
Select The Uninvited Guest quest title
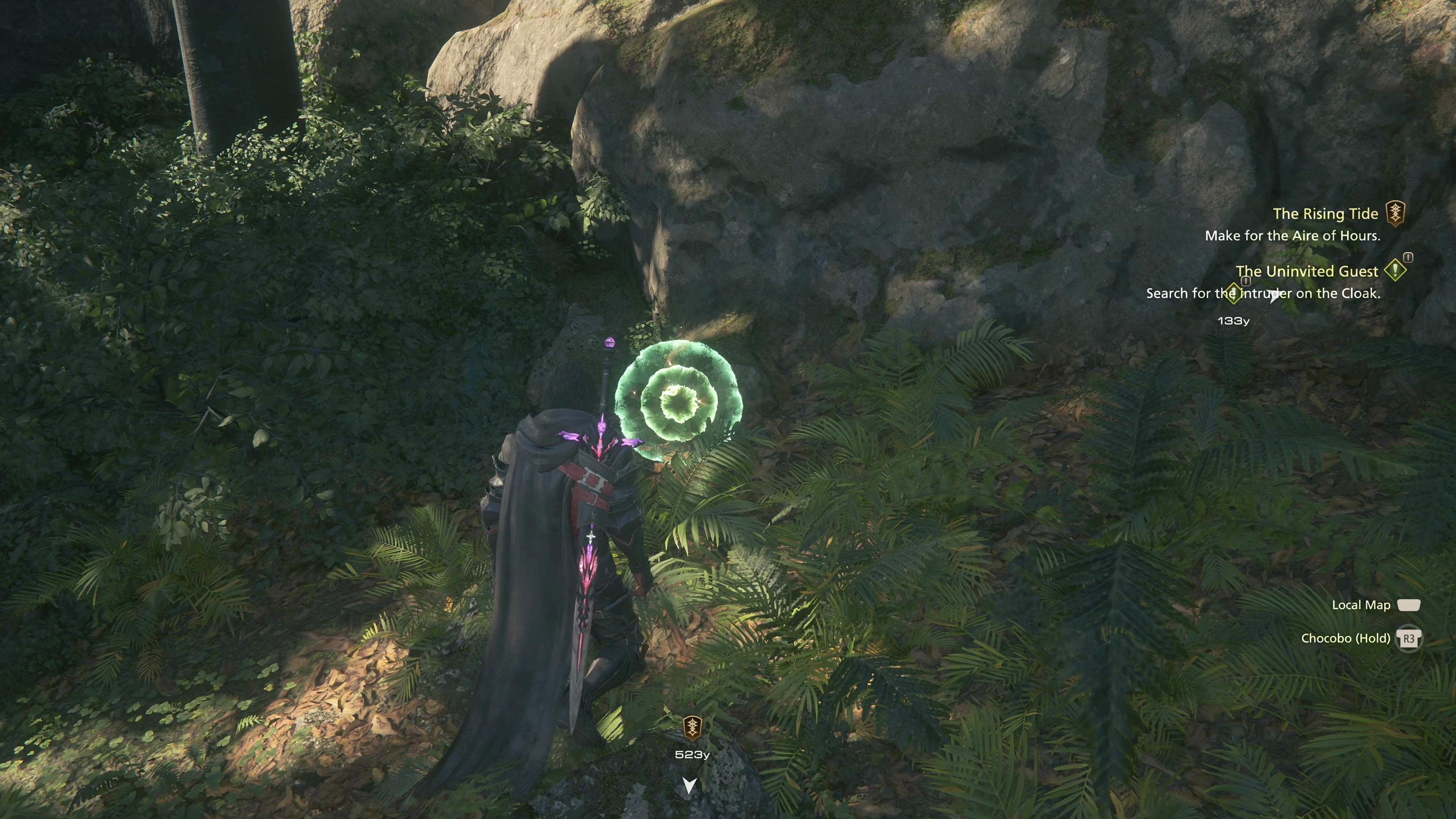[x=1306, y=271]
